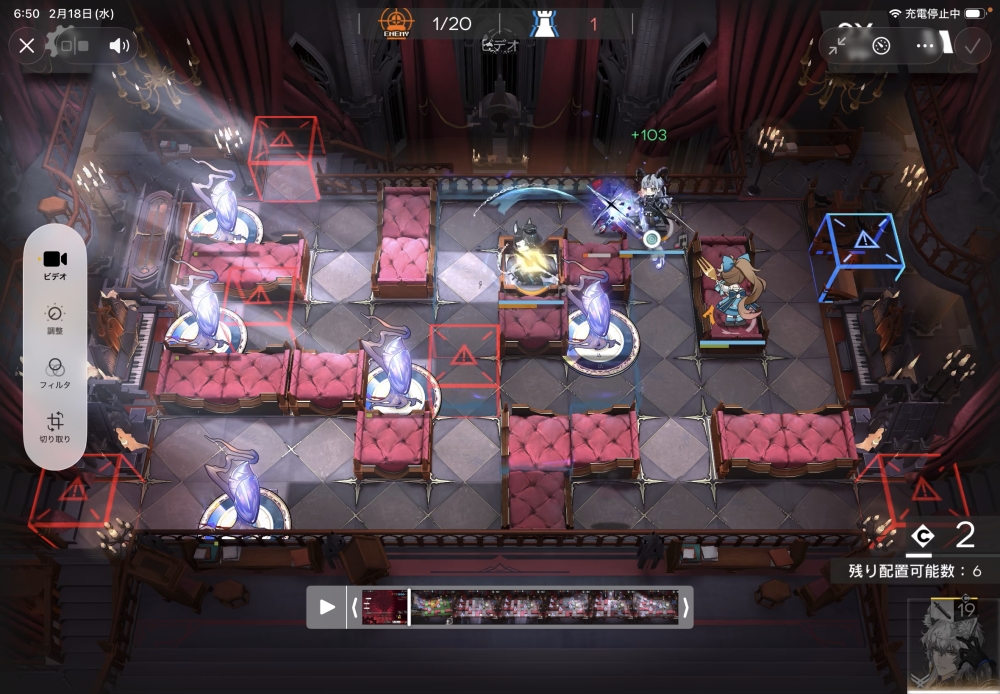This screenshot has width=1000, height=694.
Task: Play the video with the play button
Action: [x=327, y=607]
